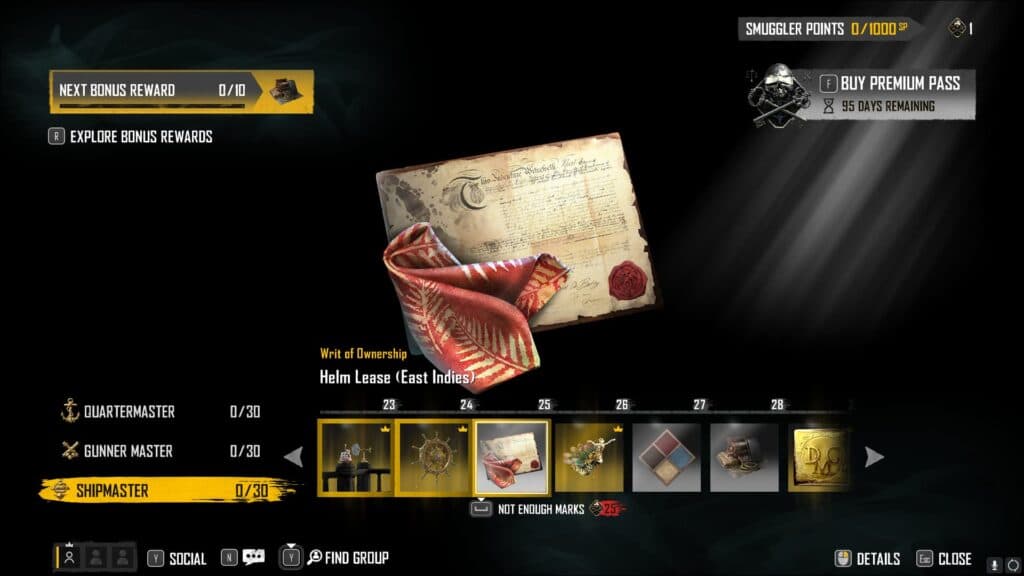Image resolution: width=1024 pixels, height=576 pixels.
Task: Explore Bonus Rewards
Action: click(140, 136)
